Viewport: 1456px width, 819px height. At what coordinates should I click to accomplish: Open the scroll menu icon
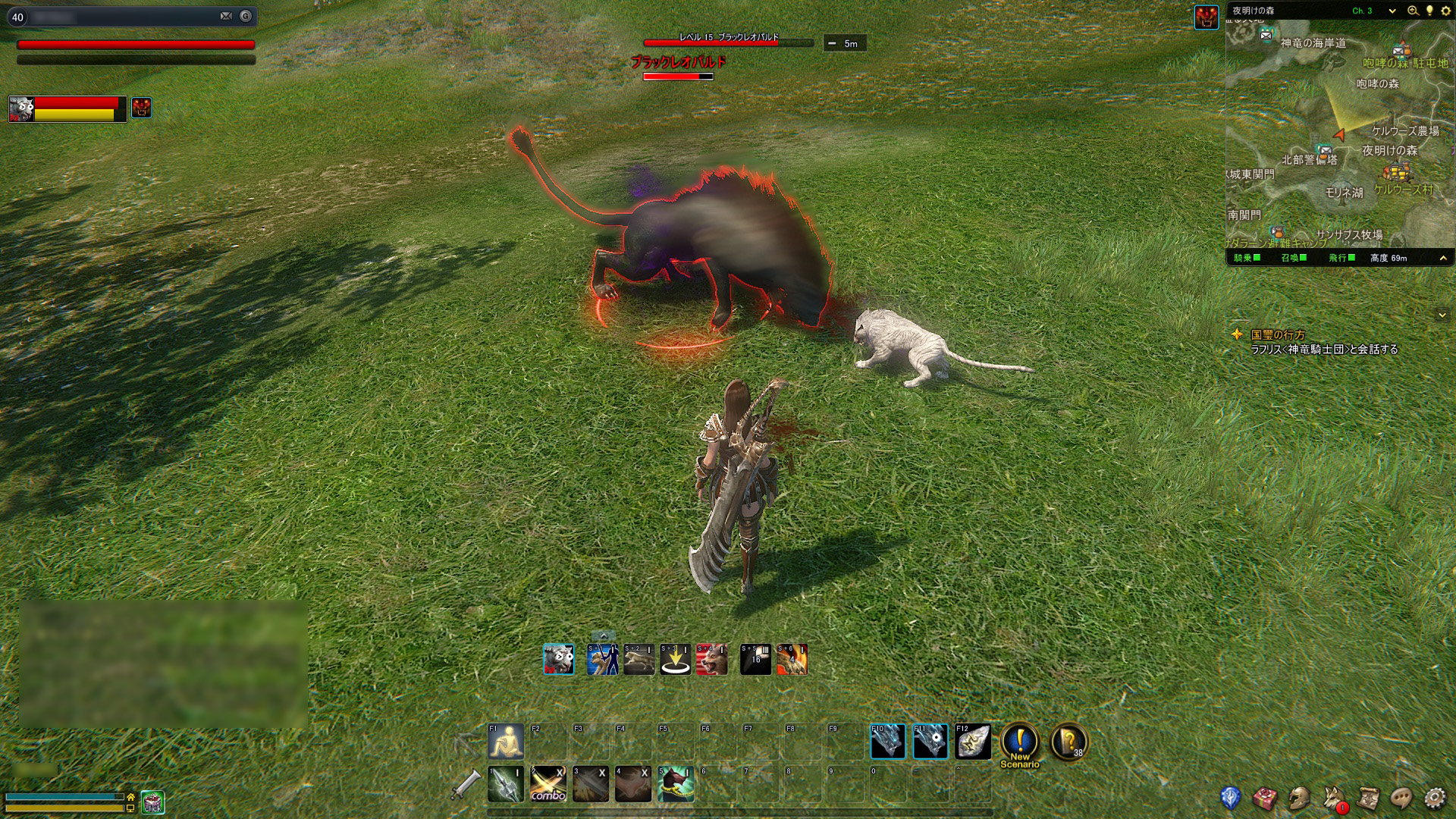[x=1368, y=798]
